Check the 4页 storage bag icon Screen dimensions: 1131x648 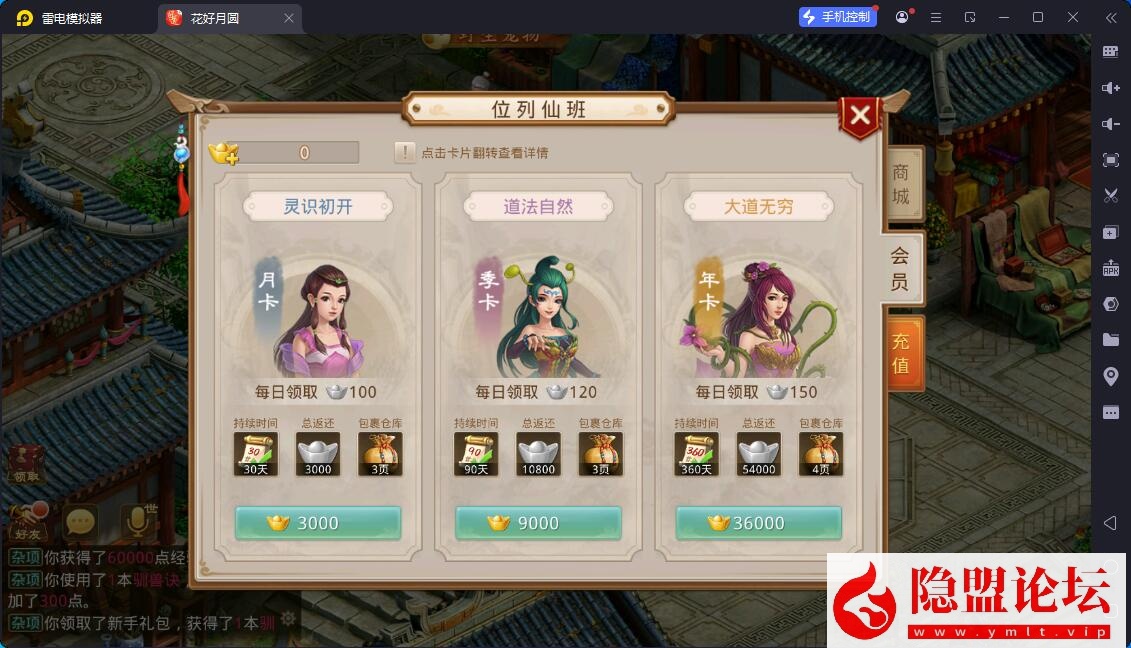(820, 454)
